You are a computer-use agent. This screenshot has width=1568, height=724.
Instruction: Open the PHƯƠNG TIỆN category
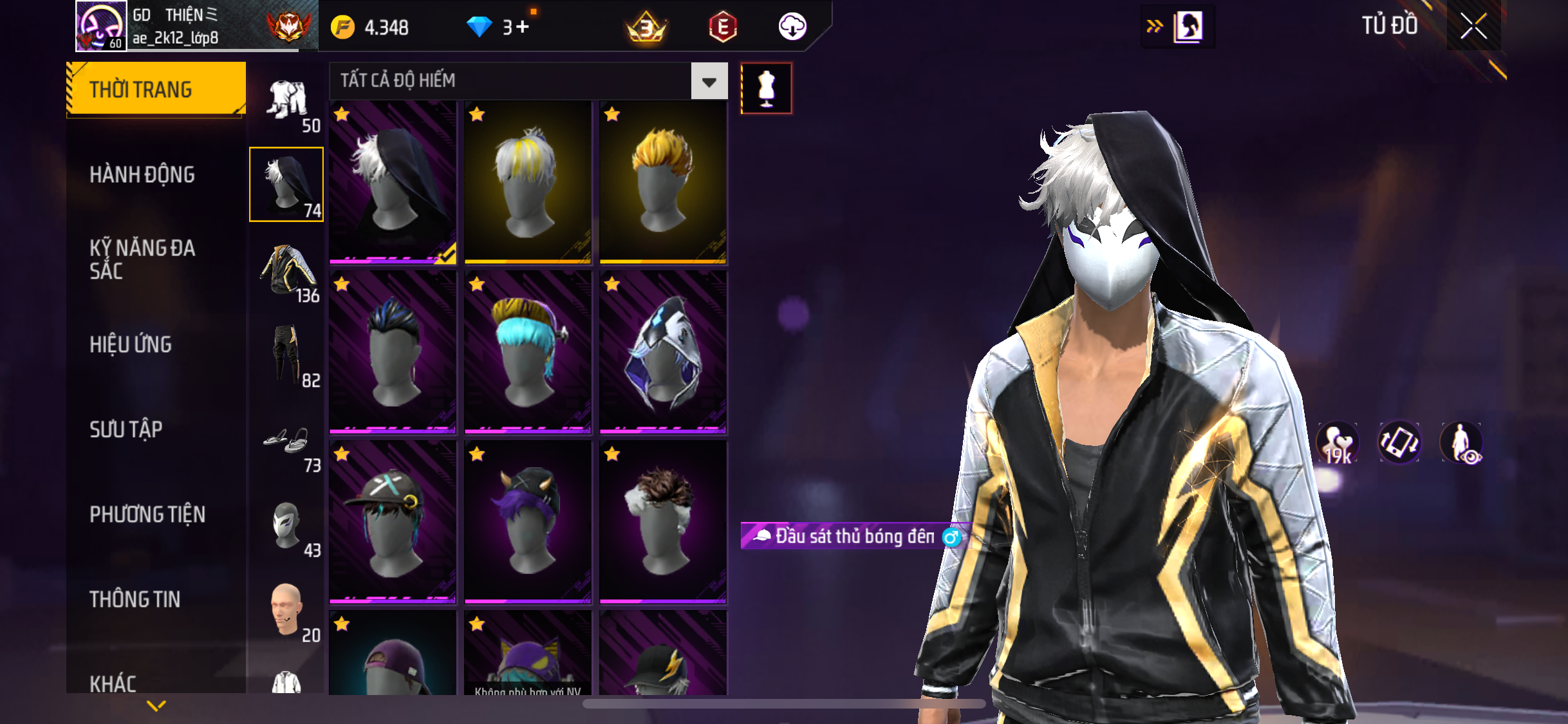(147, 514)
